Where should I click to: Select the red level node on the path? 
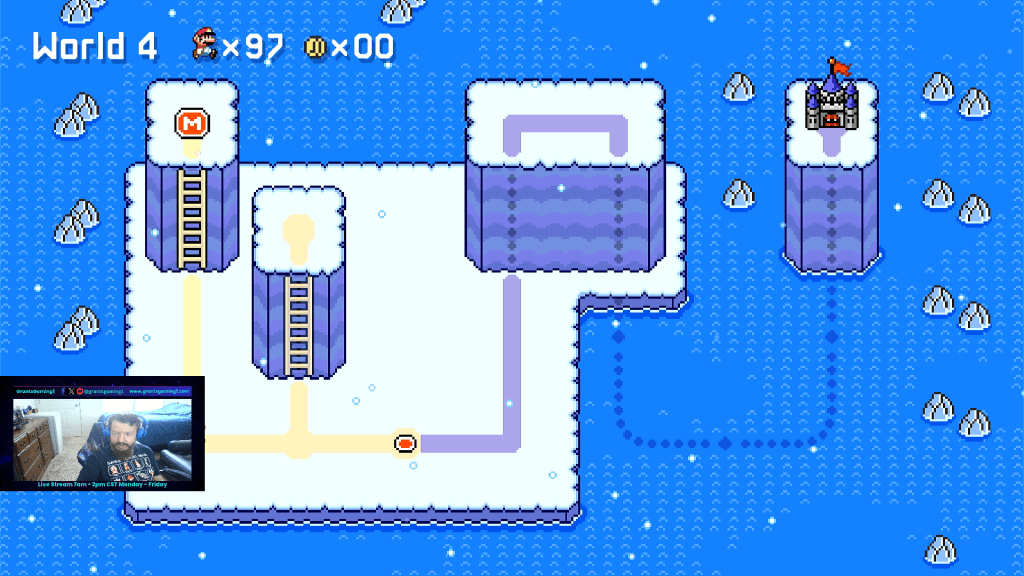click(406, 441)
